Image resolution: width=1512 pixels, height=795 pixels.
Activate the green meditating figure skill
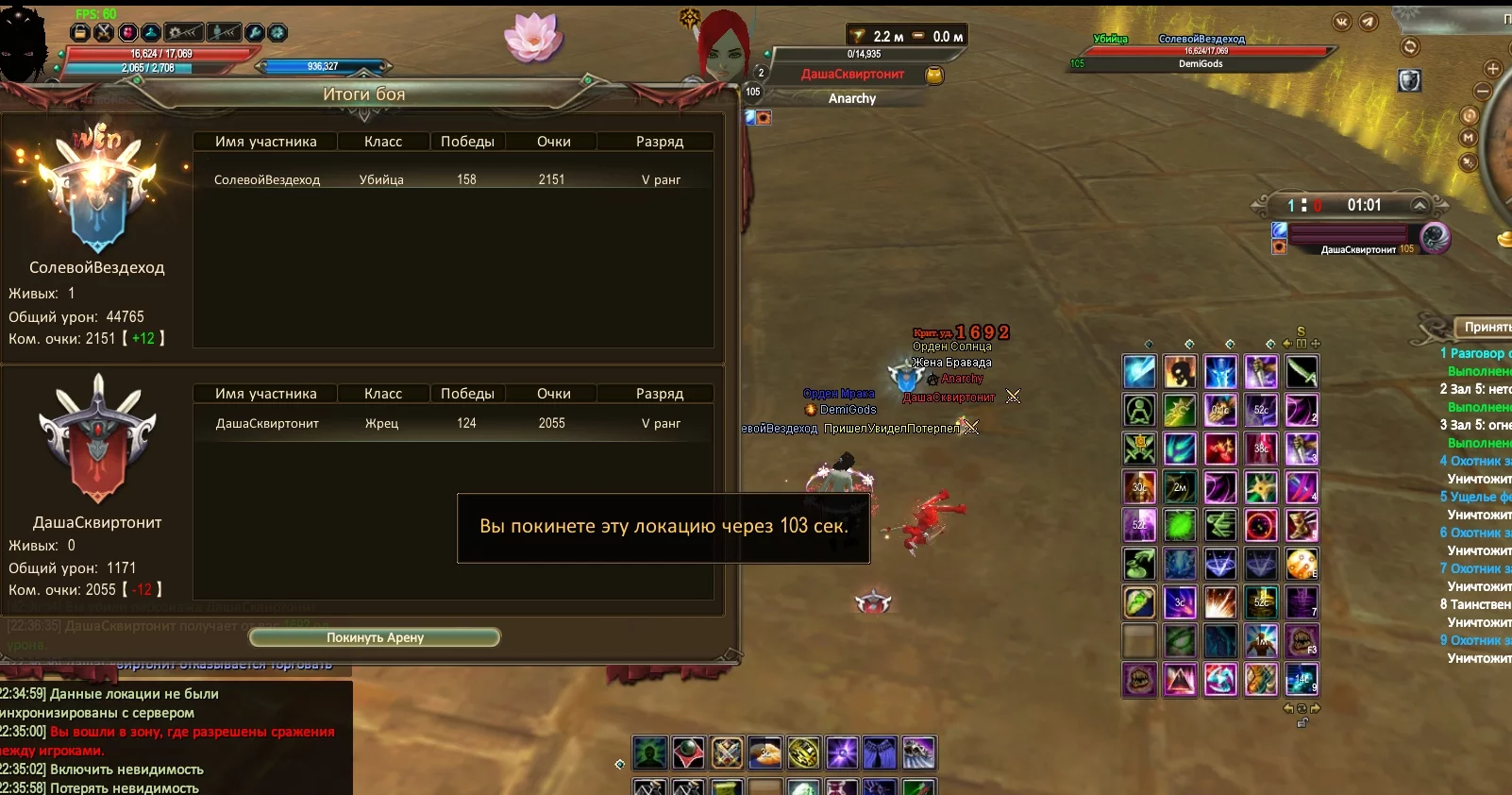pos(1139,411)
